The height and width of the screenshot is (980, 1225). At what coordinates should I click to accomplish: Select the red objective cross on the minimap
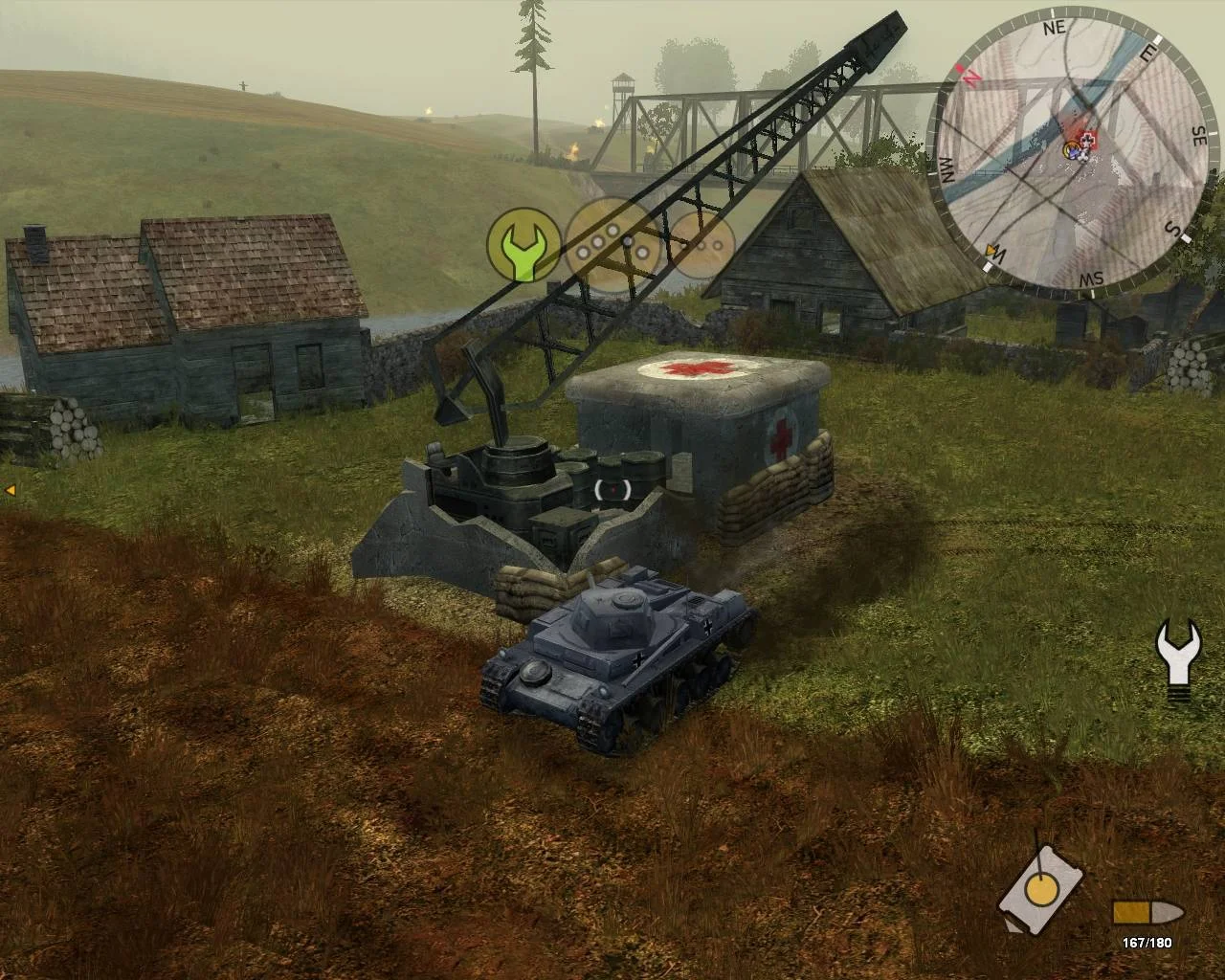point(1086,142)
